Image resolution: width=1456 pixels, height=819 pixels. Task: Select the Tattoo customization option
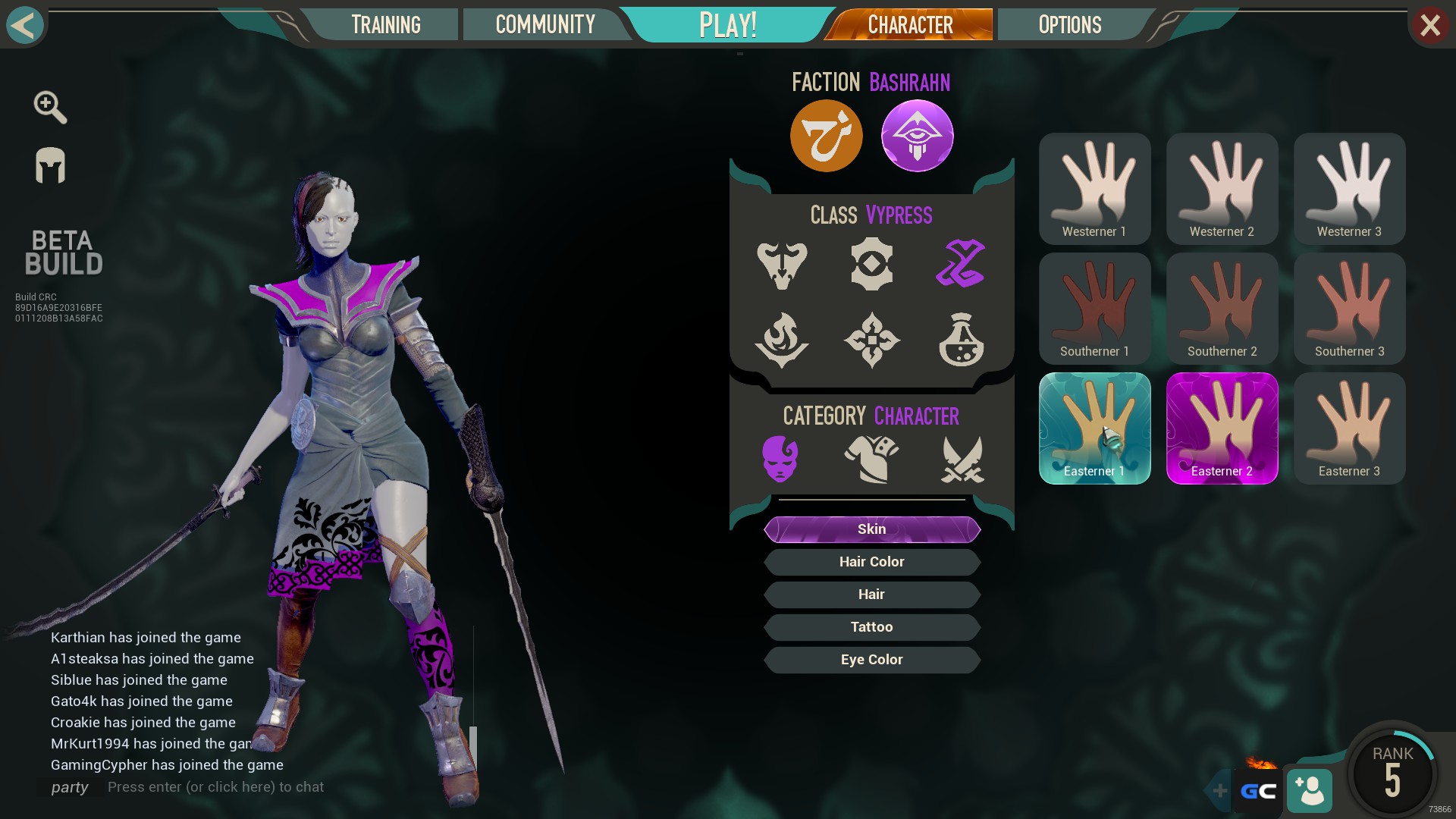click(871, 627)
